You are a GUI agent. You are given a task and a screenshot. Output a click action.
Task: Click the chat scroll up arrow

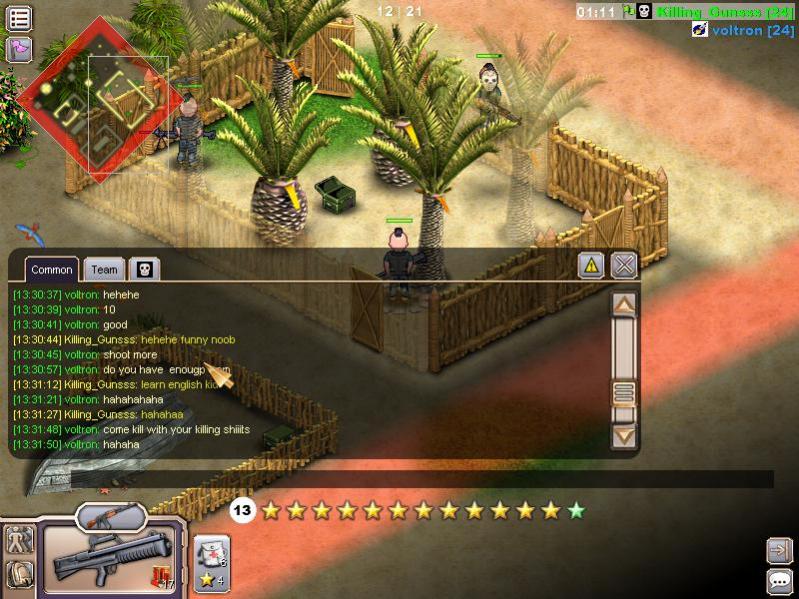(x=624, y=305)
